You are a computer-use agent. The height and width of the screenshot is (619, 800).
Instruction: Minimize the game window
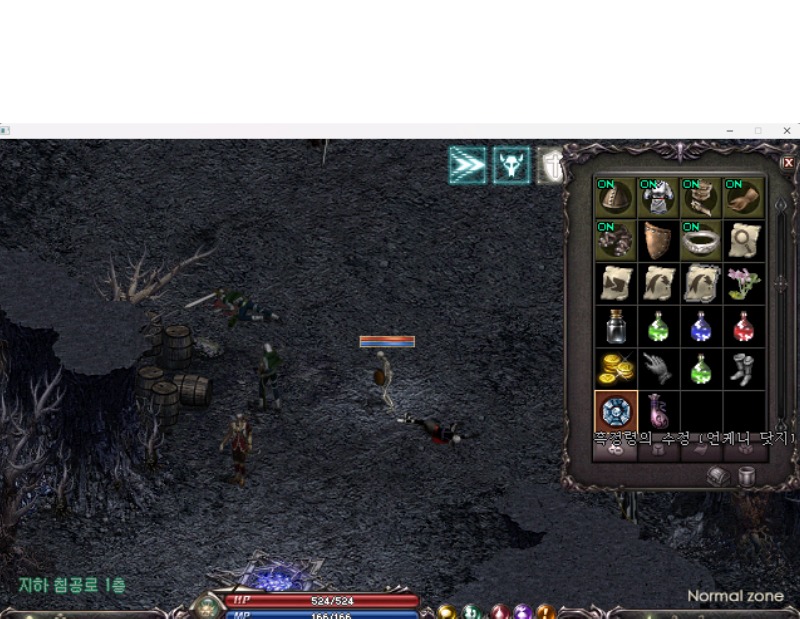click(x=729, y=131)
